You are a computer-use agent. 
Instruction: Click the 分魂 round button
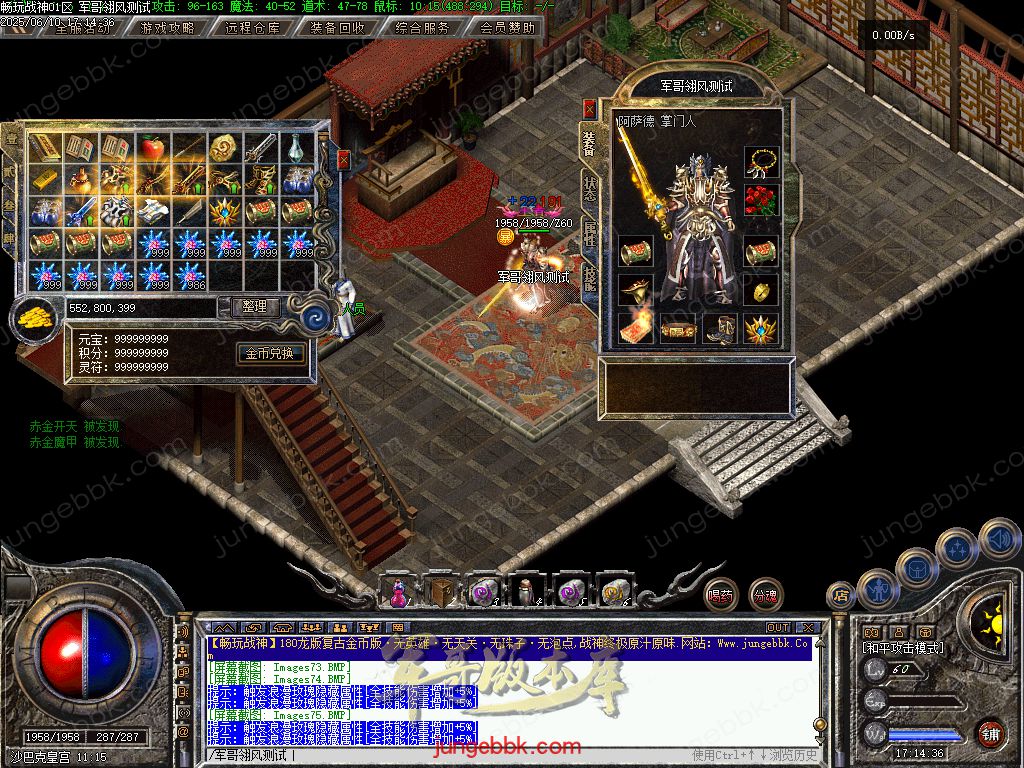pos(766,595)
